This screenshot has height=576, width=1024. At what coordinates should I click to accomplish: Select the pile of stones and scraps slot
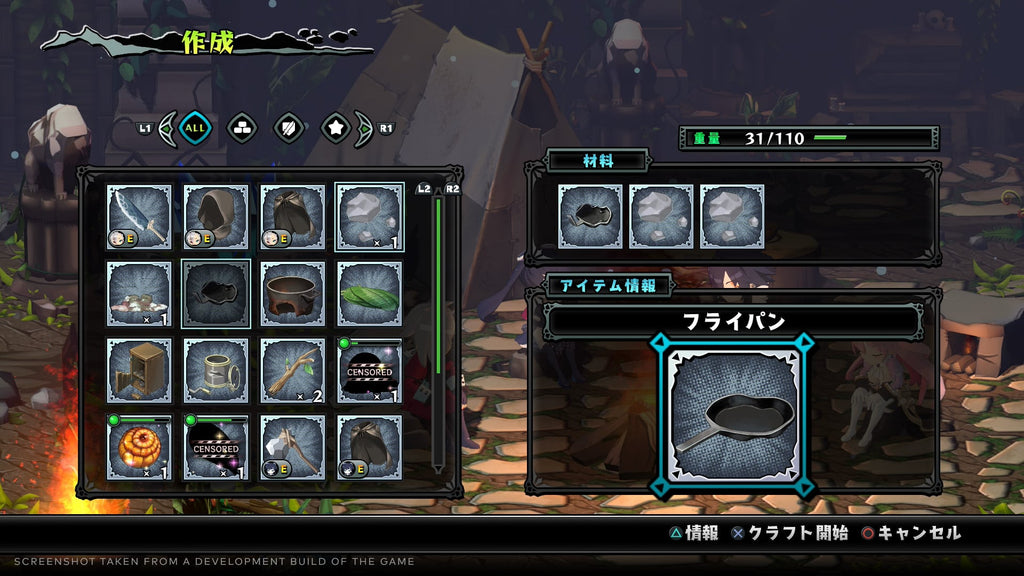[x=139, y=294]
